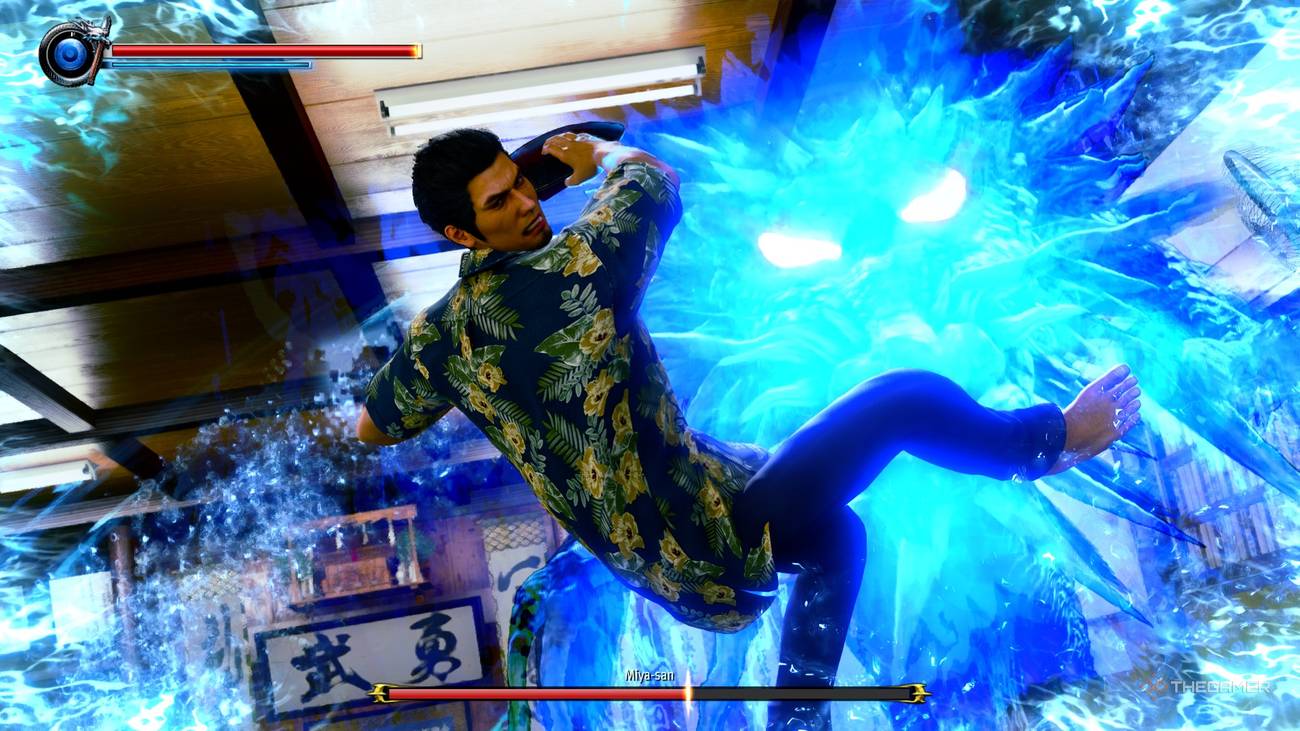Image resolution: width=1300 pixels, height=731 pixels.
Task: Select the blue orb inside the HUD medallion
Action: tap(69, 54)
